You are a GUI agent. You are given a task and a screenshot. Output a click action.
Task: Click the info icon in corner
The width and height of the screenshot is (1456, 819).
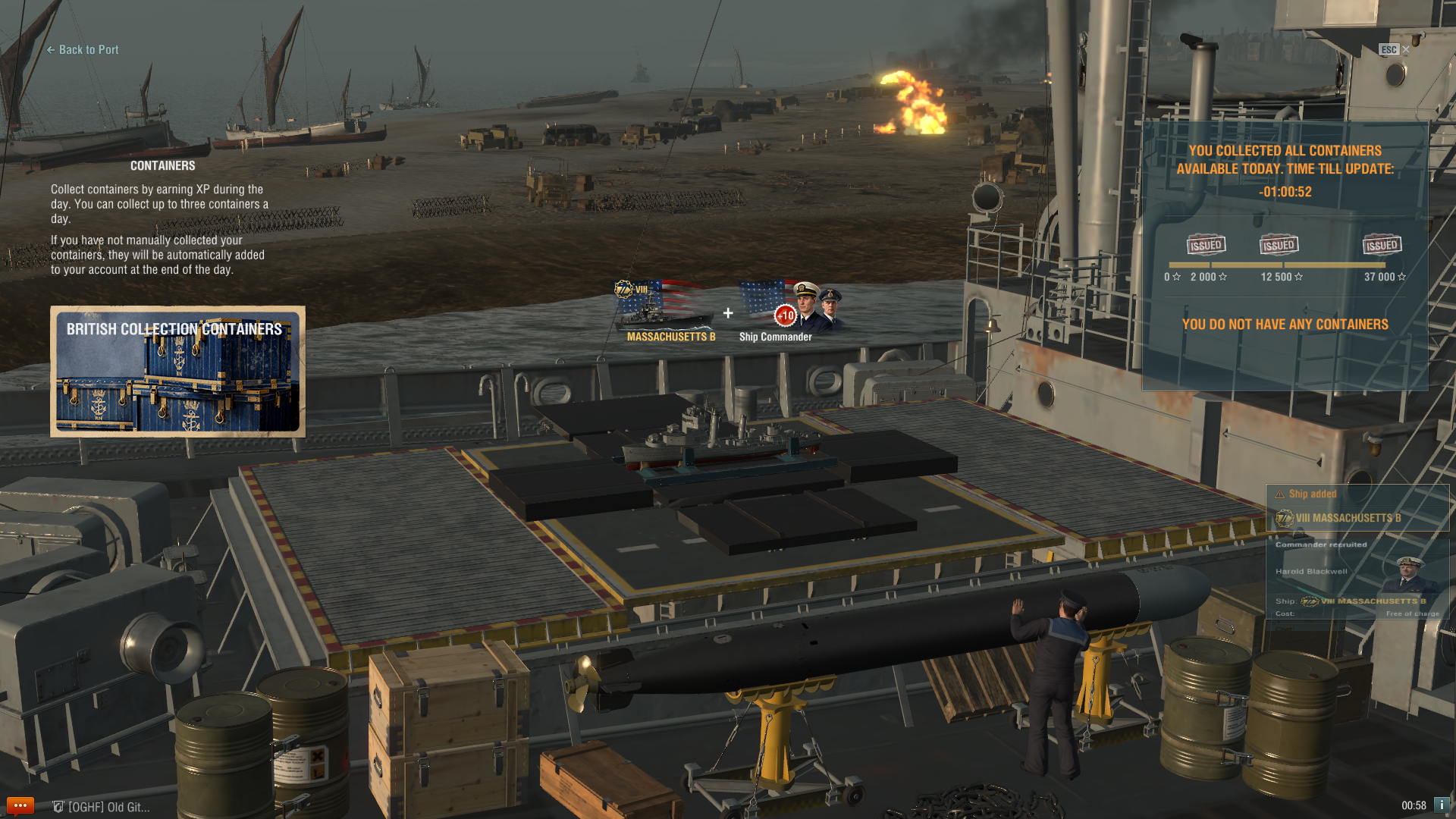pyautogui.click(x=1442, y=805)
